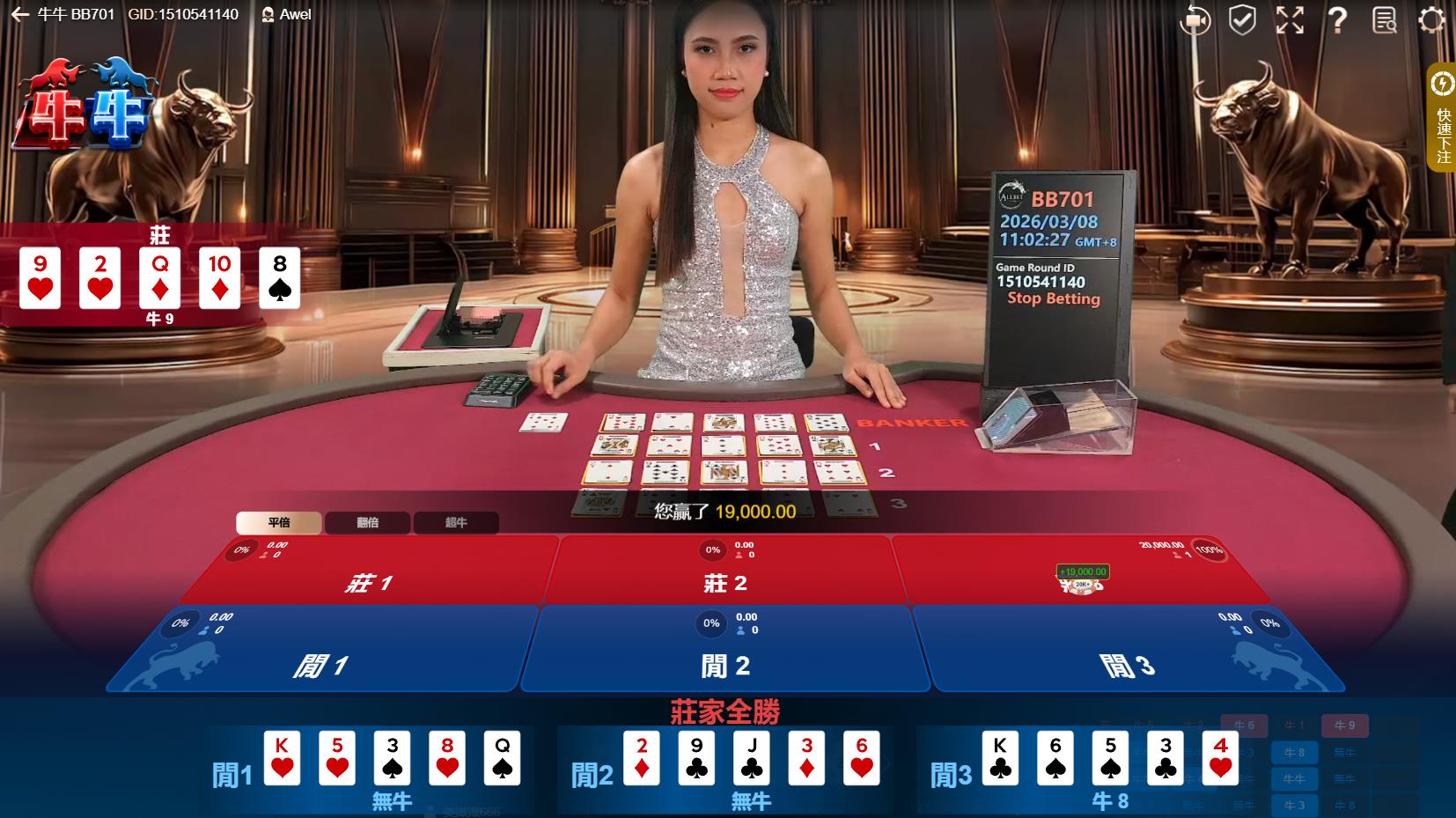Image resolution: width=1456 pixels, height=818 pixels.
Task: Switch the camera view with the video icon
Action: pyautogui.click(x=1195, y=19)
